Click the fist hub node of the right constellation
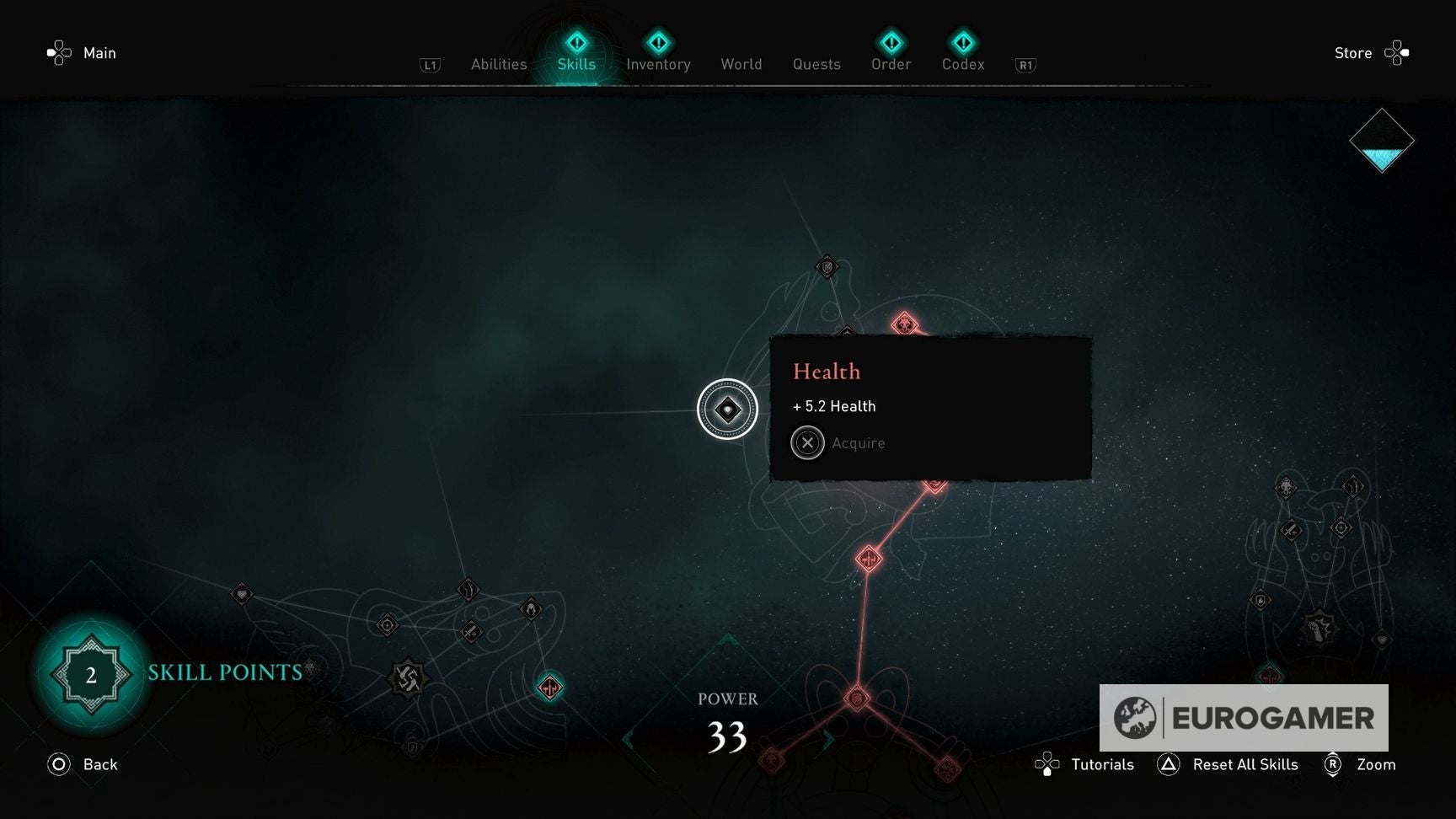1456x819 pixels. (1318, 628)
